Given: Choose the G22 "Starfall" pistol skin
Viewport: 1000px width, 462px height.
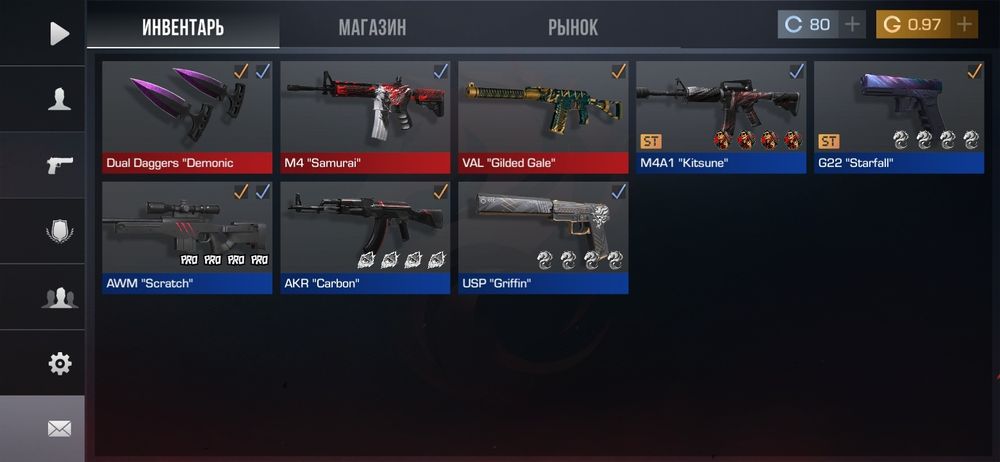Looking at the screenshot, I should point(899,116).
